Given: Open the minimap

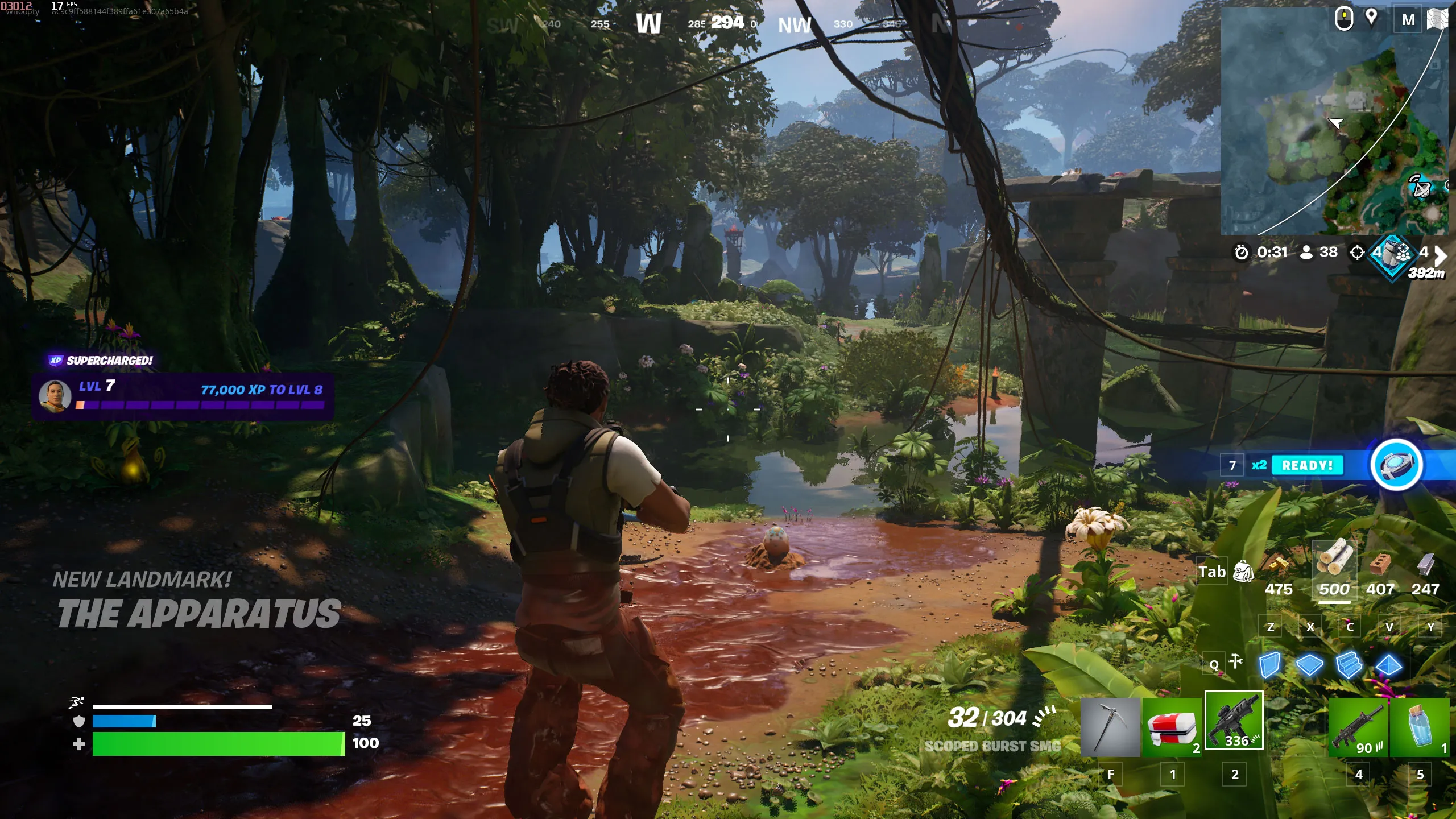Looking at the screenshot, I should pos(1334,121).
